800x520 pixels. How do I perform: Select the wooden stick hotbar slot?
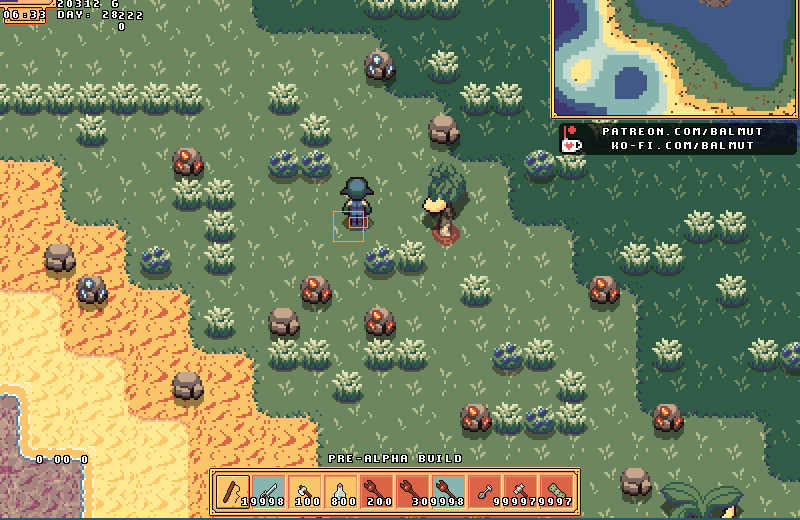click(x=233, y=491)
